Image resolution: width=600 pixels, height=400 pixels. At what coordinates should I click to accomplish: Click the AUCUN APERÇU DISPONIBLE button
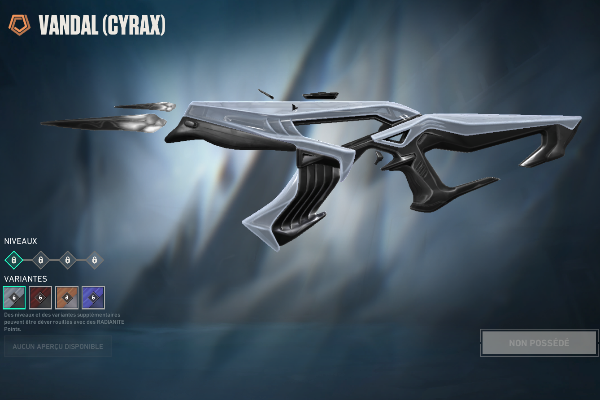pyautogui.click(x=57, y=347)
